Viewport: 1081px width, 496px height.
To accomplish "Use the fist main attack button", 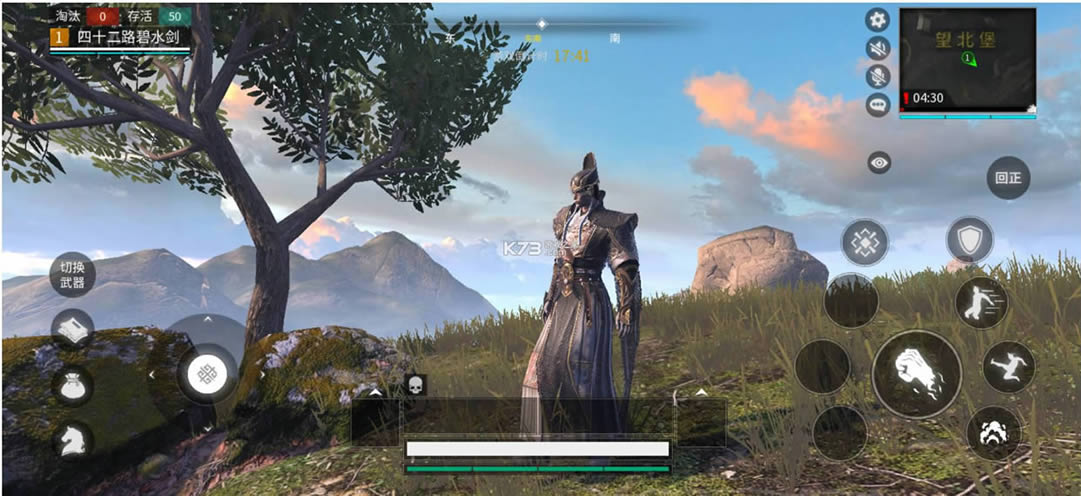I will point(916,374).
